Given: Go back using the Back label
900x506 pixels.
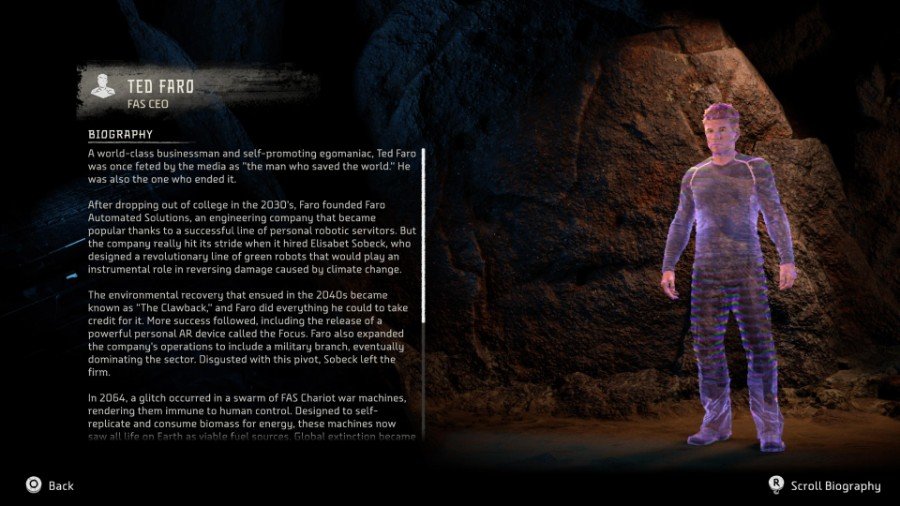Looking at the screenshot, I should point(60,486).
